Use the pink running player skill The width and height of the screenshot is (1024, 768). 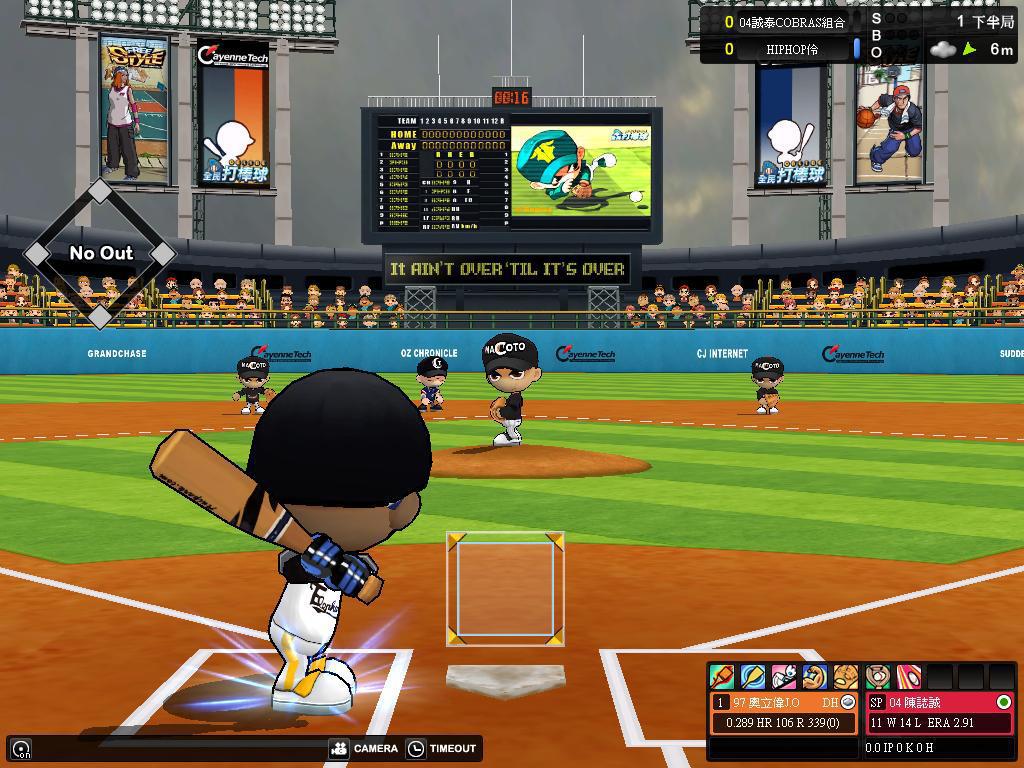point(784,677)
